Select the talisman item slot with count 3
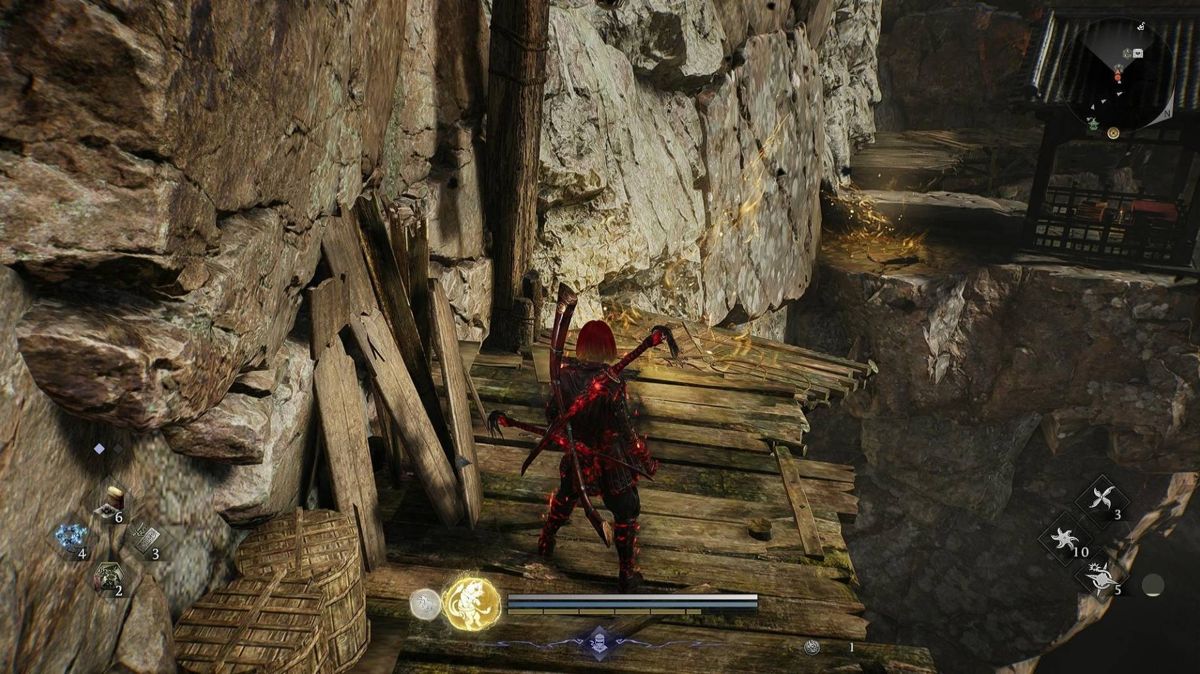Viewport: 1200px width, 674px height. [x=143, y=540]
